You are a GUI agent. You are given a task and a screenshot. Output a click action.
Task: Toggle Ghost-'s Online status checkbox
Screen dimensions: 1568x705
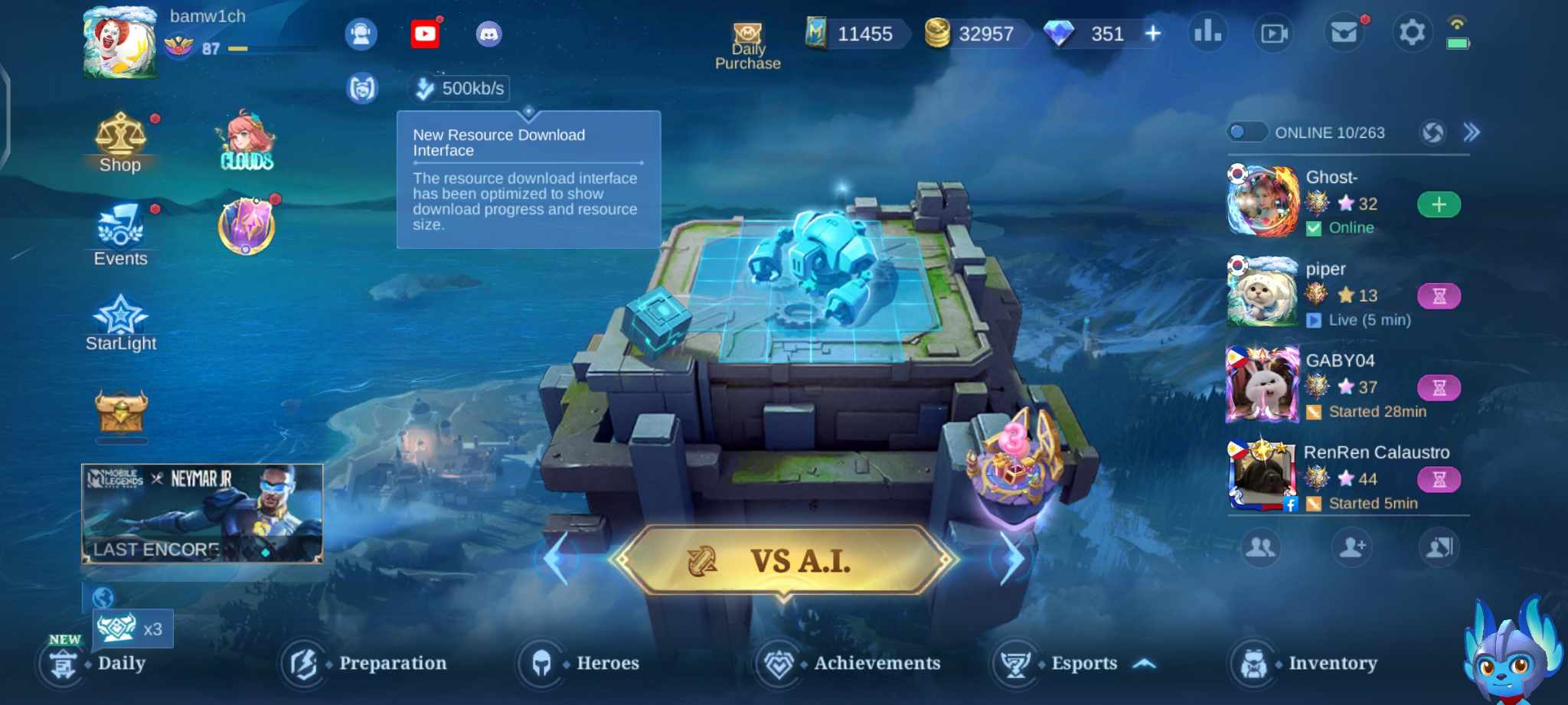click(1314, 227)
